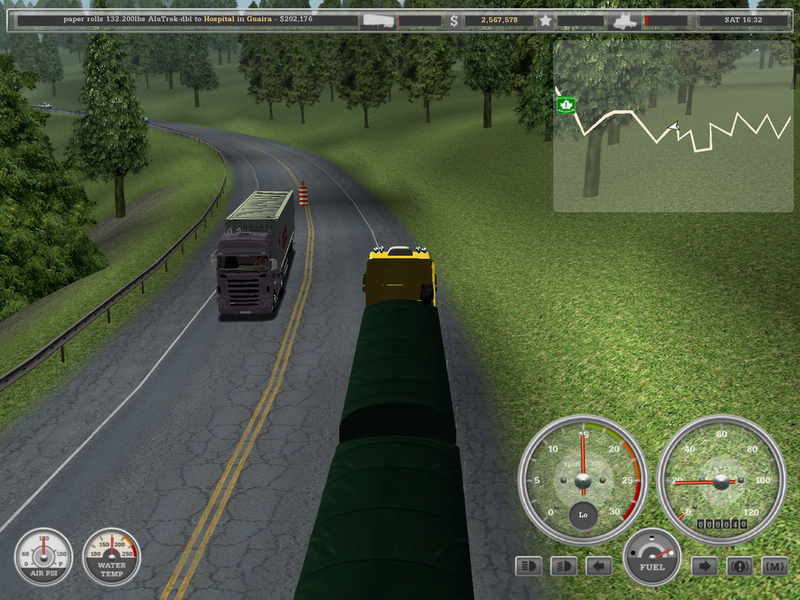The height and width of the screenshot is (600, 800).
Task: Toggle the high beam headlights button
Action: point(529,566)
